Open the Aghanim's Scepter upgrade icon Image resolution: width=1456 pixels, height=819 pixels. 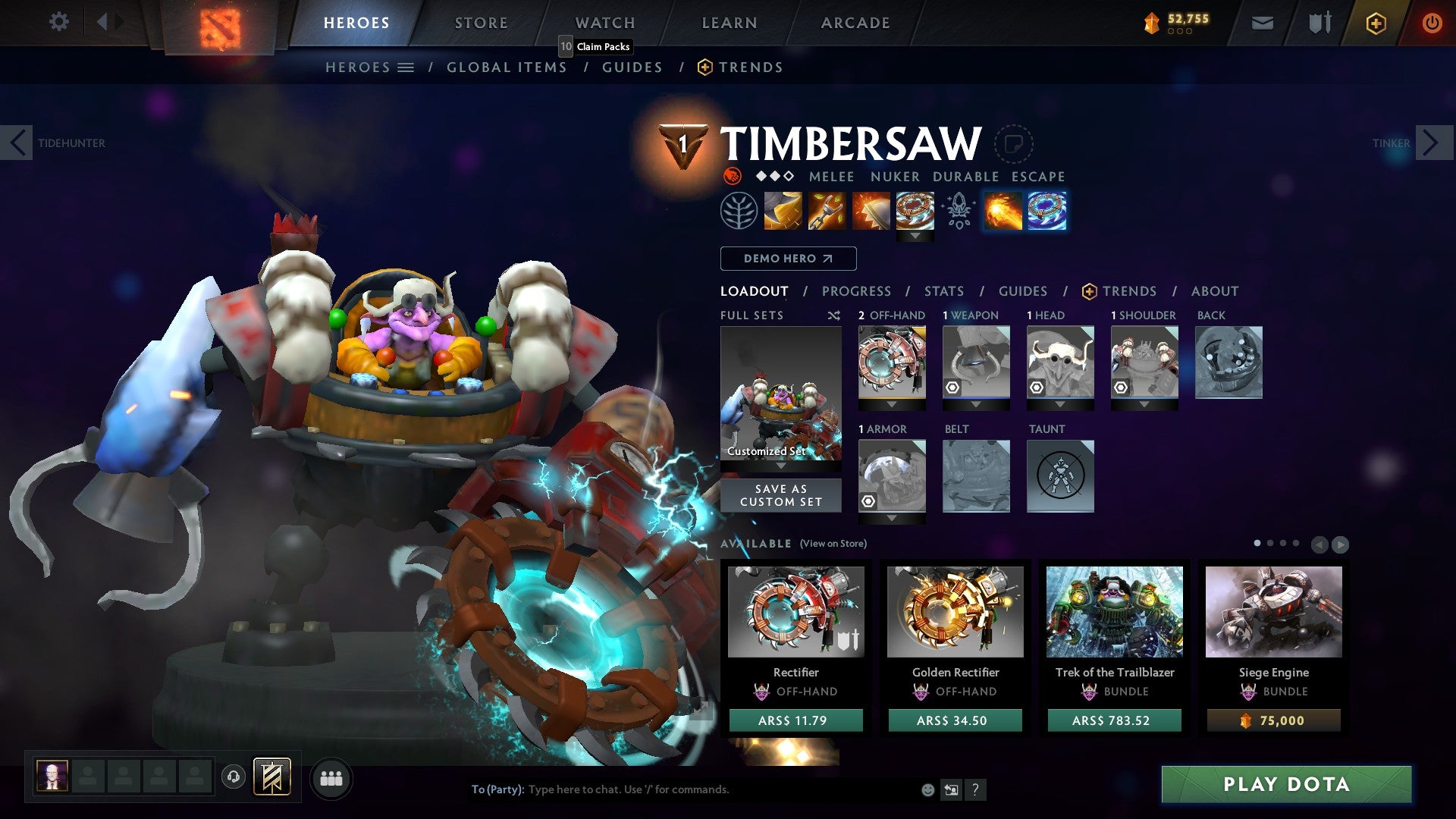coord(958,211)
